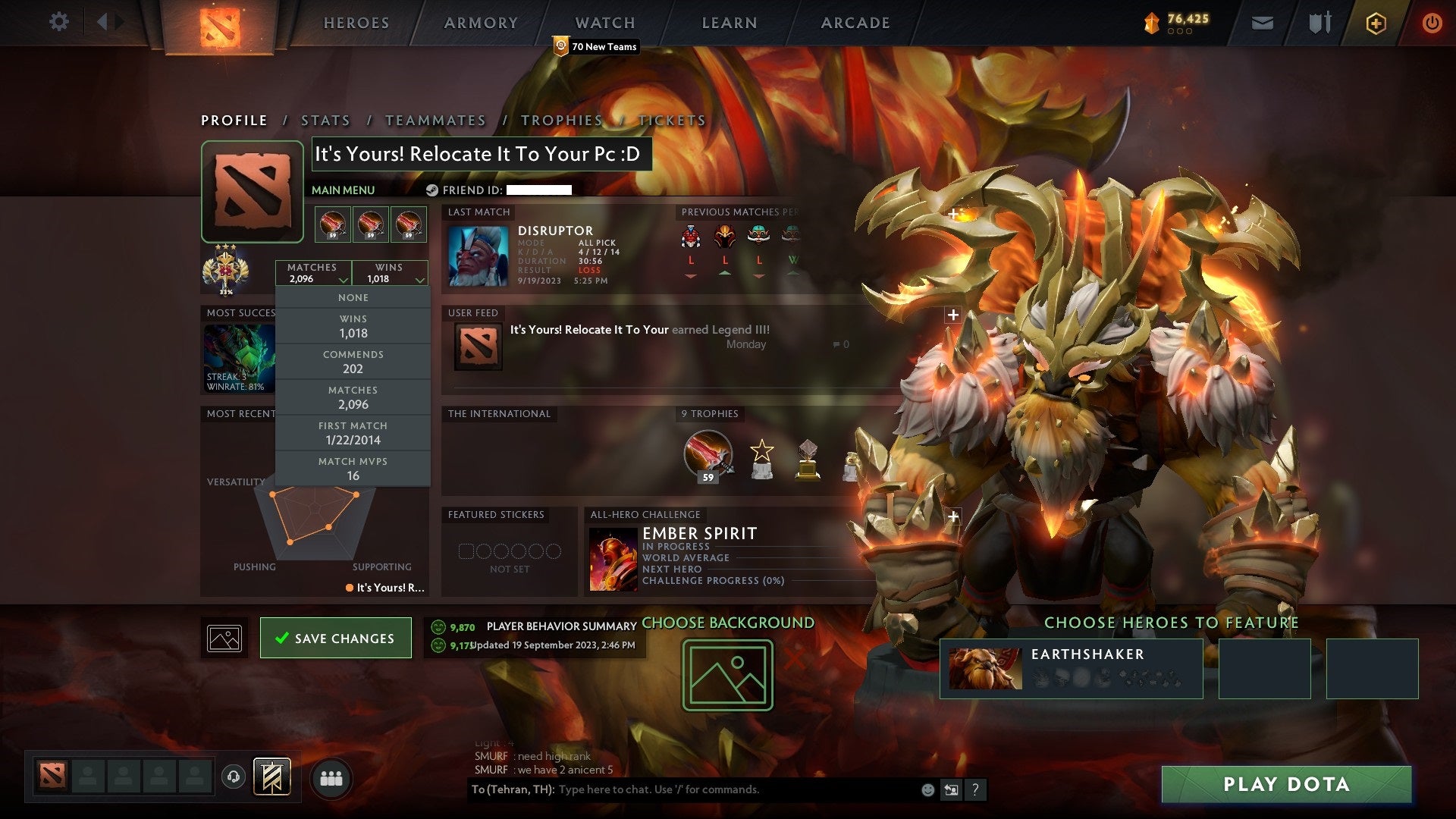Viewport: 1456px width, 819px height.
Task: Click the emoticon smiley in the chat bar
Action: pyautogui.click(x=927, y=789)
